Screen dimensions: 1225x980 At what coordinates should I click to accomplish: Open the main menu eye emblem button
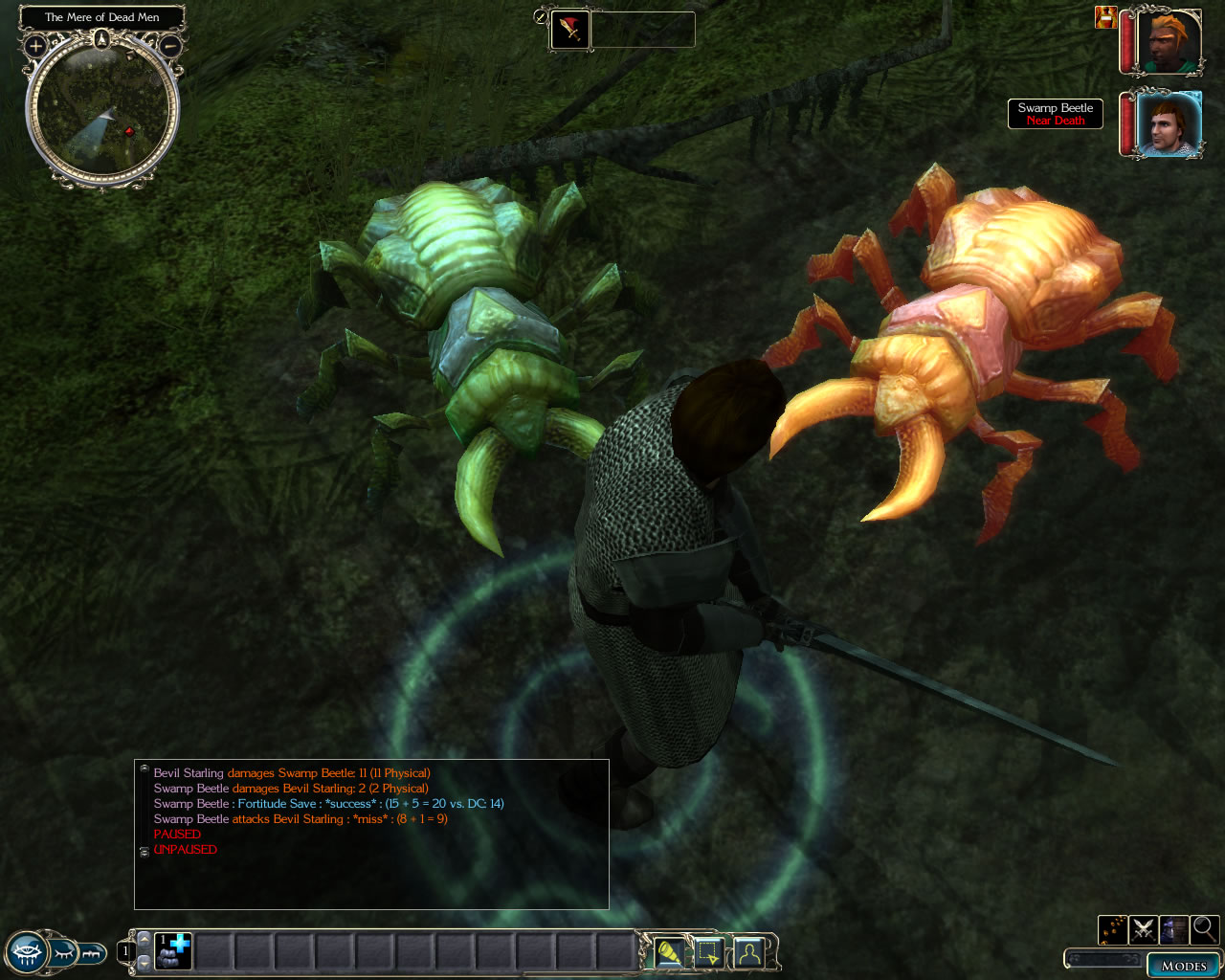[27, 953]
